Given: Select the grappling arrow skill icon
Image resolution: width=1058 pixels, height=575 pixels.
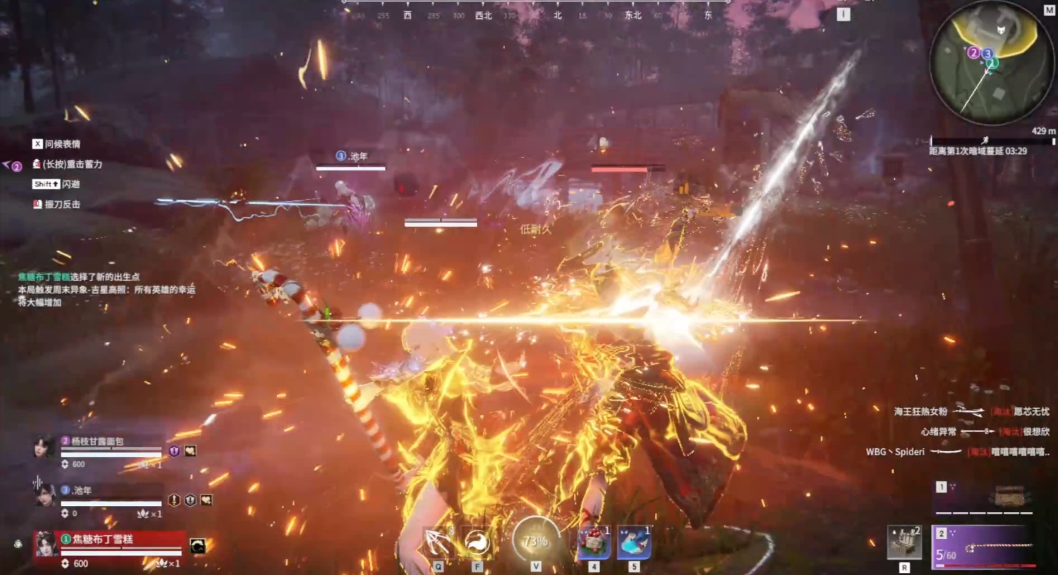Looking at the screenshot, I should coord(439,542).
